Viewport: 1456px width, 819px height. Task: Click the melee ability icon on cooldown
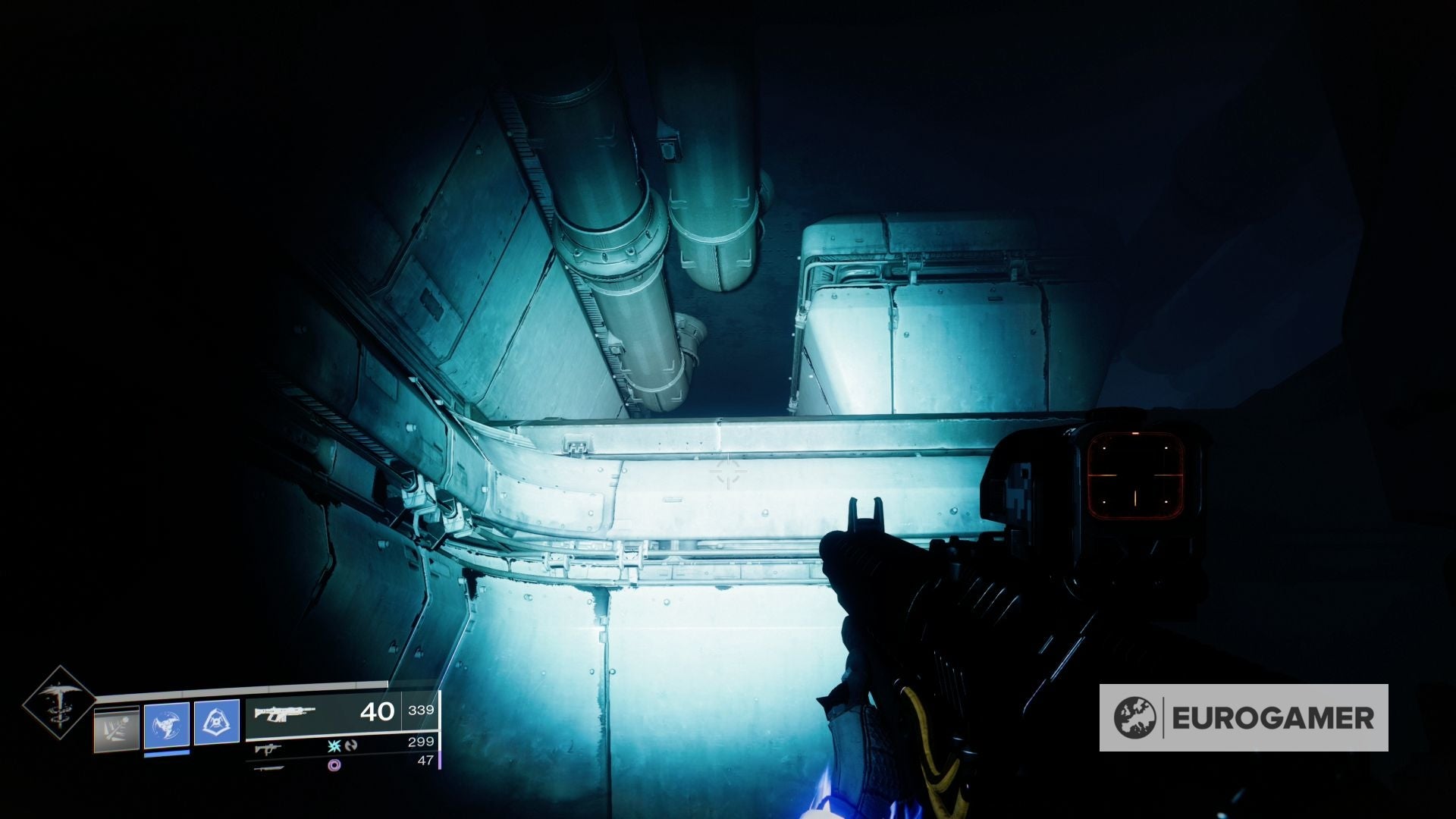(116, 727)
